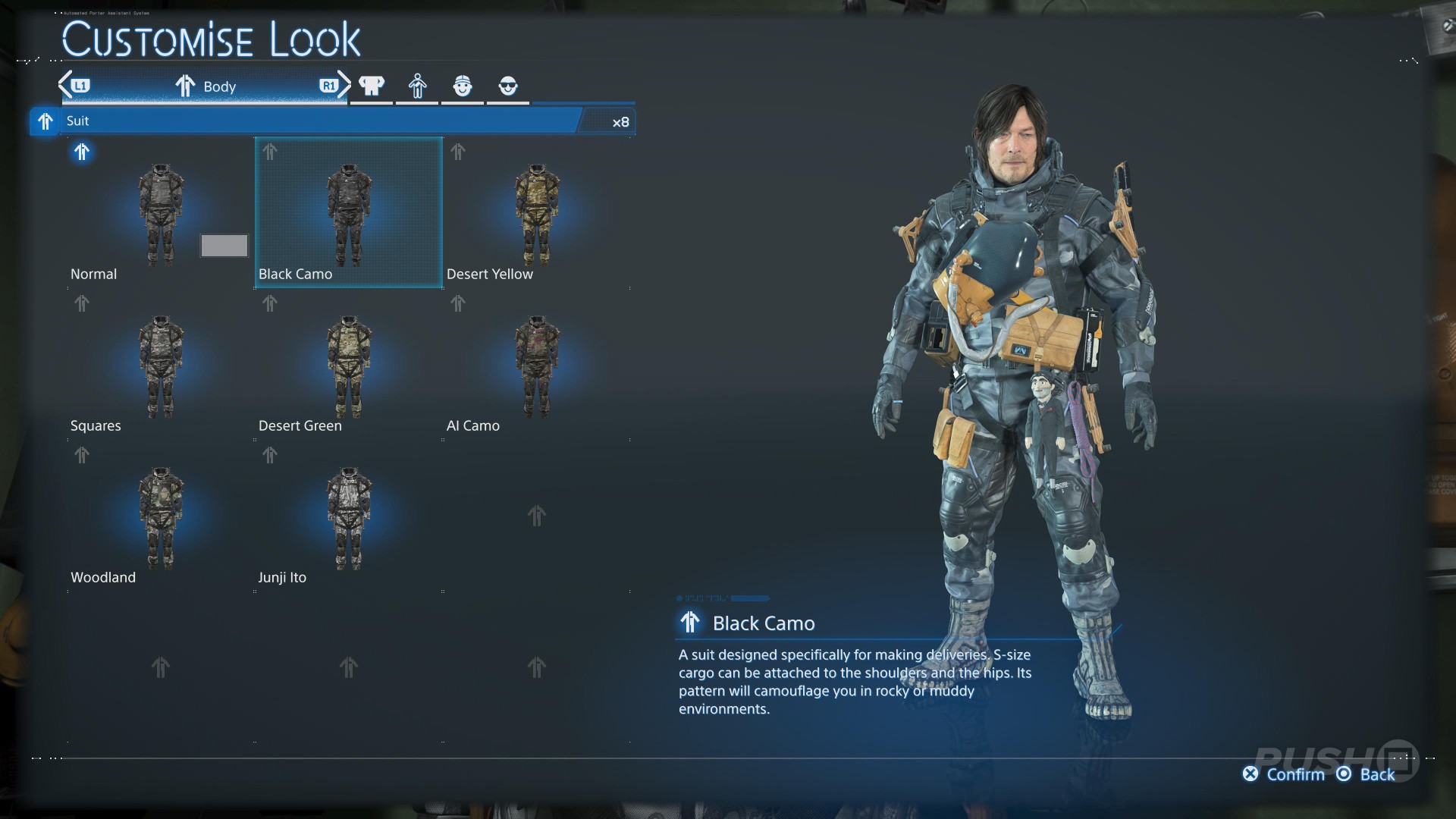Viewport: 1456px width, 819px height.
Task: Switch to the cap headwear tab
Action: coord(463,86)
